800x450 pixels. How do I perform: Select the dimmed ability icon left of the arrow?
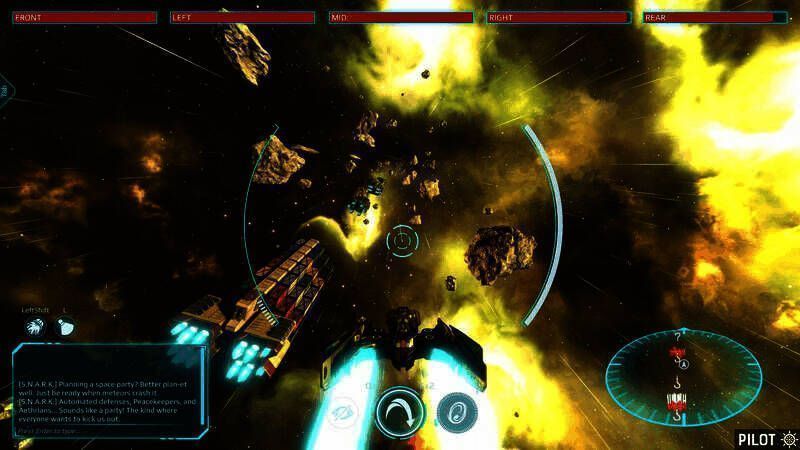[345, 412]
